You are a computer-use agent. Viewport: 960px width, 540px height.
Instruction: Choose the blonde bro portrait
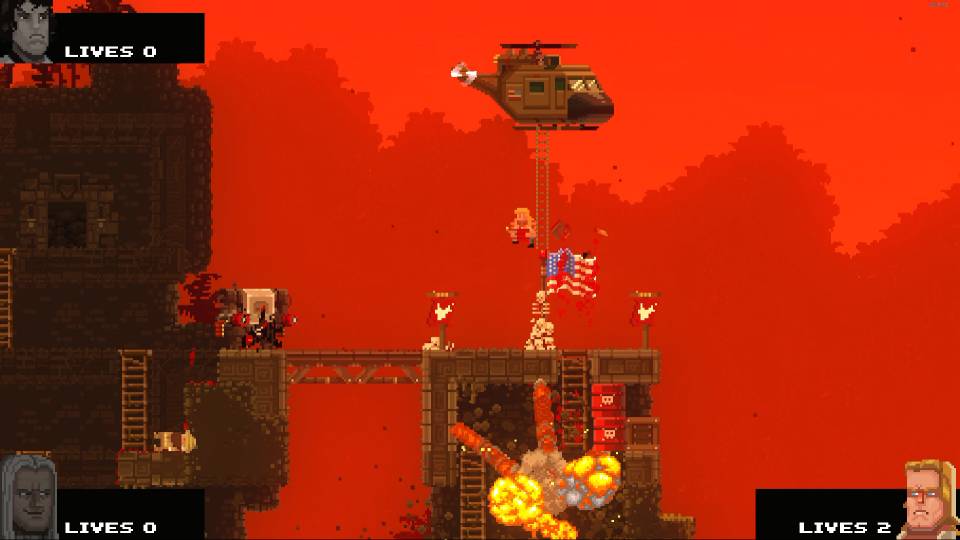coord(930,500)
